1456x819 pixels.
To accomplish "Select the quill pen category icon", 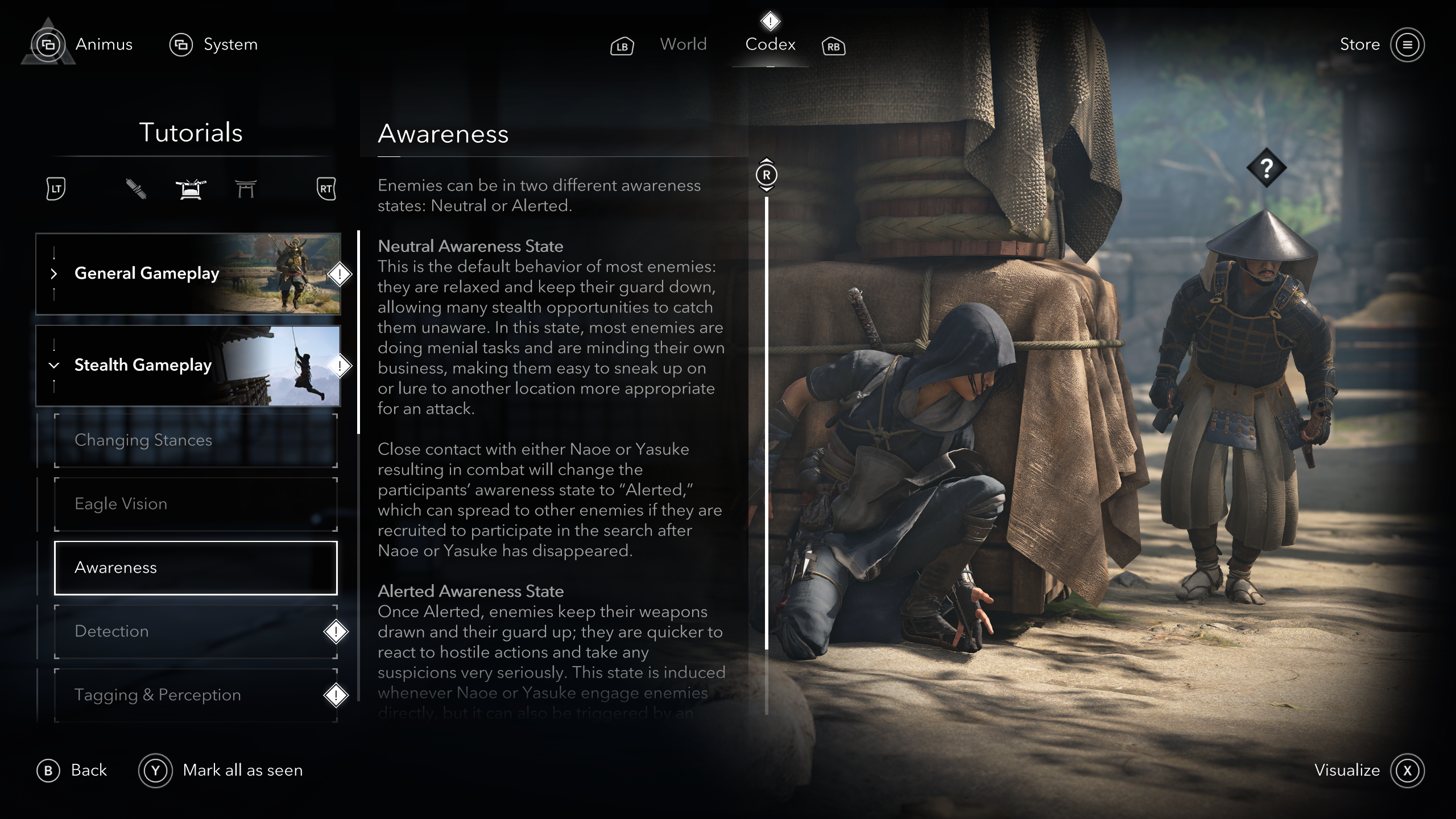I will click(136, 189).
